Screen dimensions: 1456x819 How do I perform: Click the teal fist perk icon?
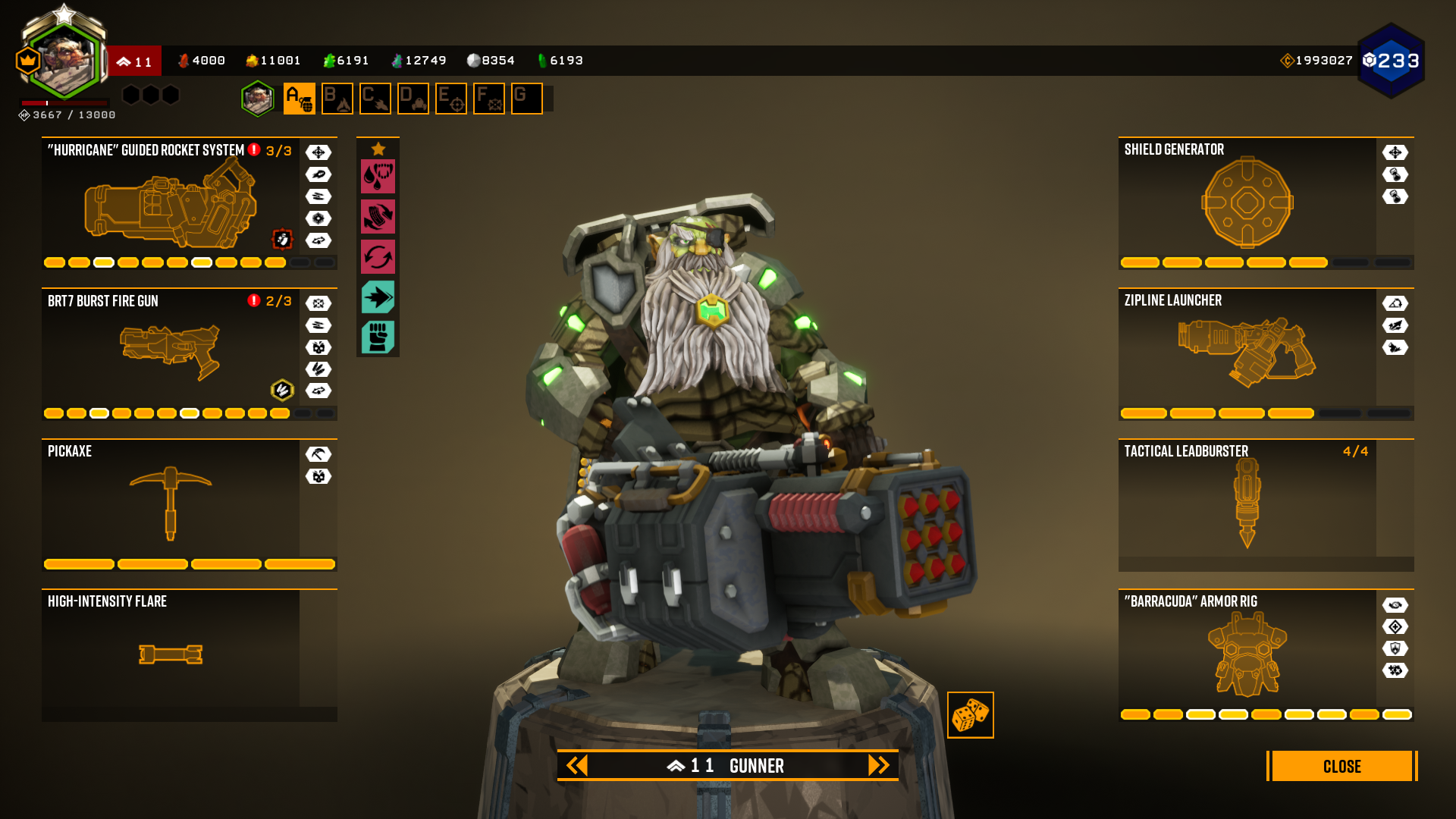[x=378, y=337]
